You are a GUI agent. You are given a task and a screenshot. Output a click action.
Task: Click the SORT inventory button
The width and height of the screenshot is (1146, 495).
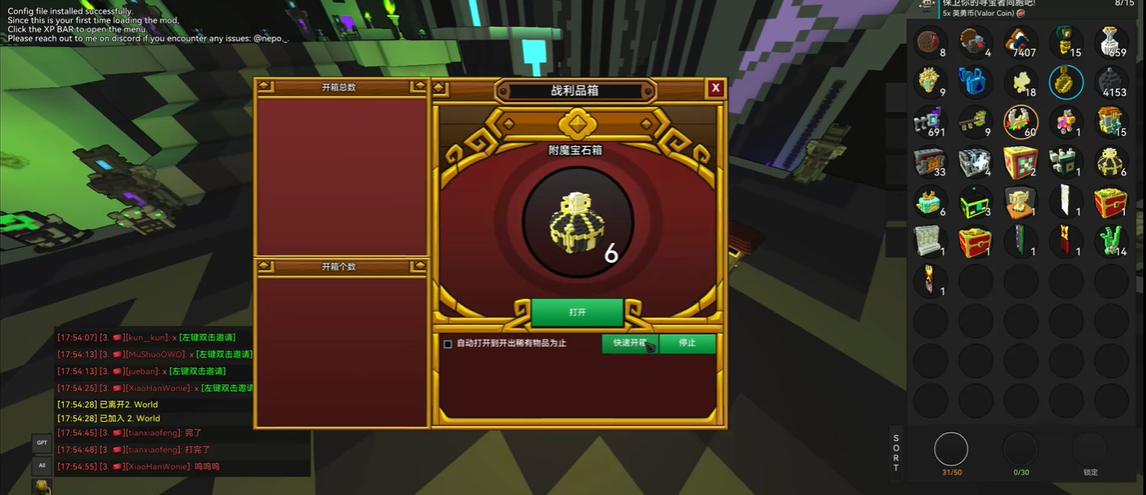point(896,453)
